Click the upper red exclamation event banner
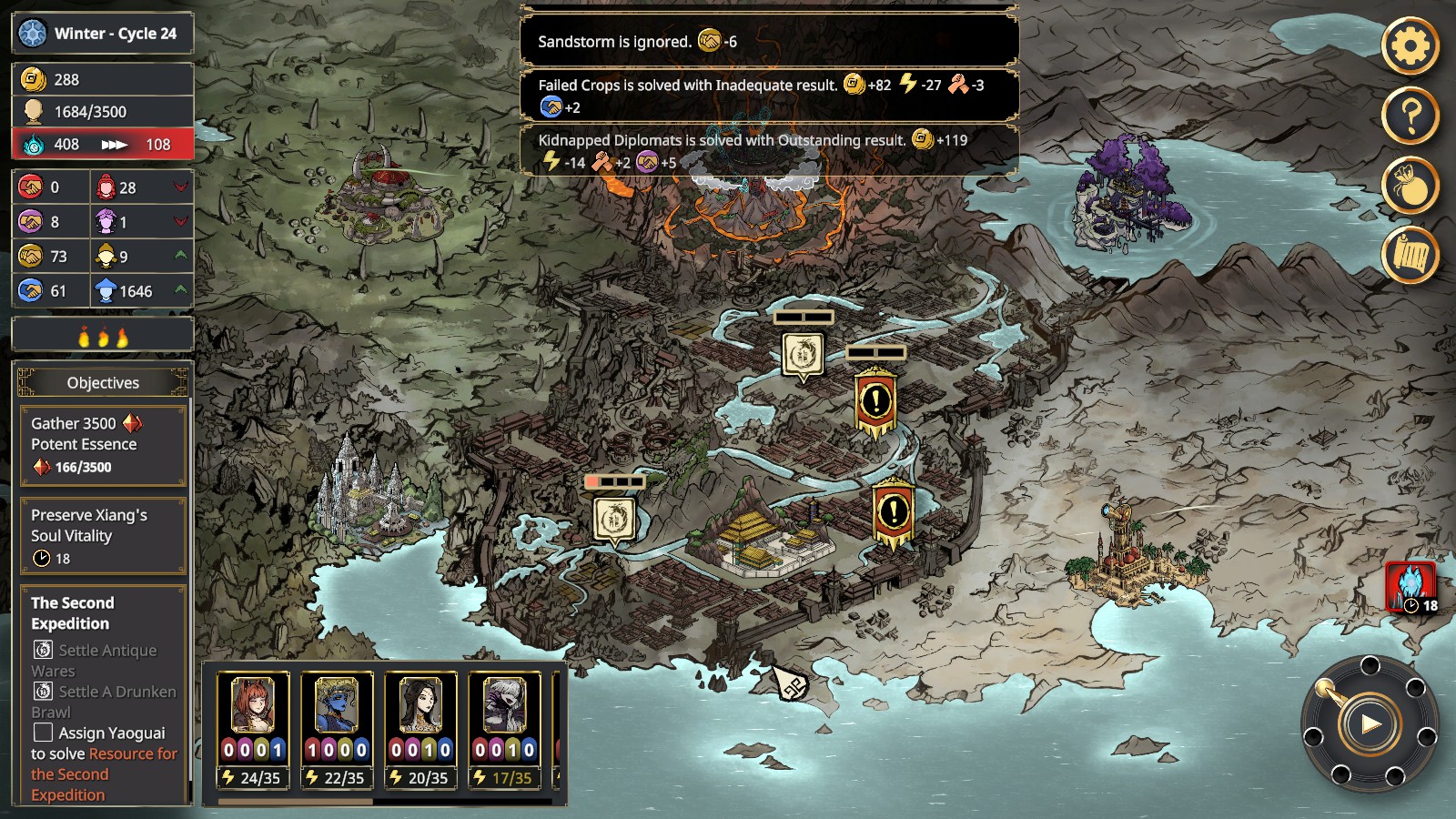The height and width of the screenshot is (819, 1456). click(875, 400)
